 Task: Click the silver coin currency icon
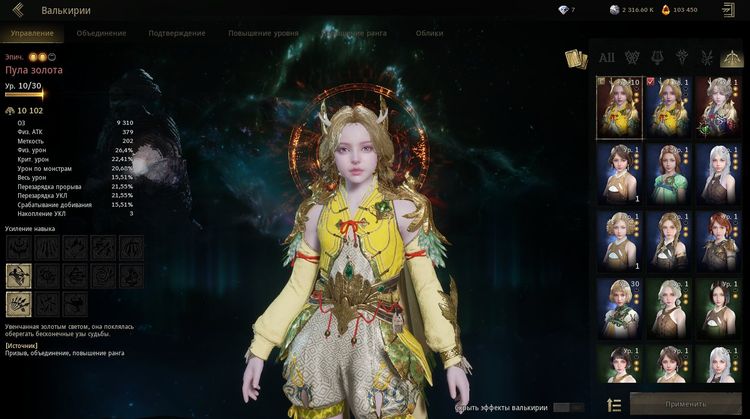(614, 10)
